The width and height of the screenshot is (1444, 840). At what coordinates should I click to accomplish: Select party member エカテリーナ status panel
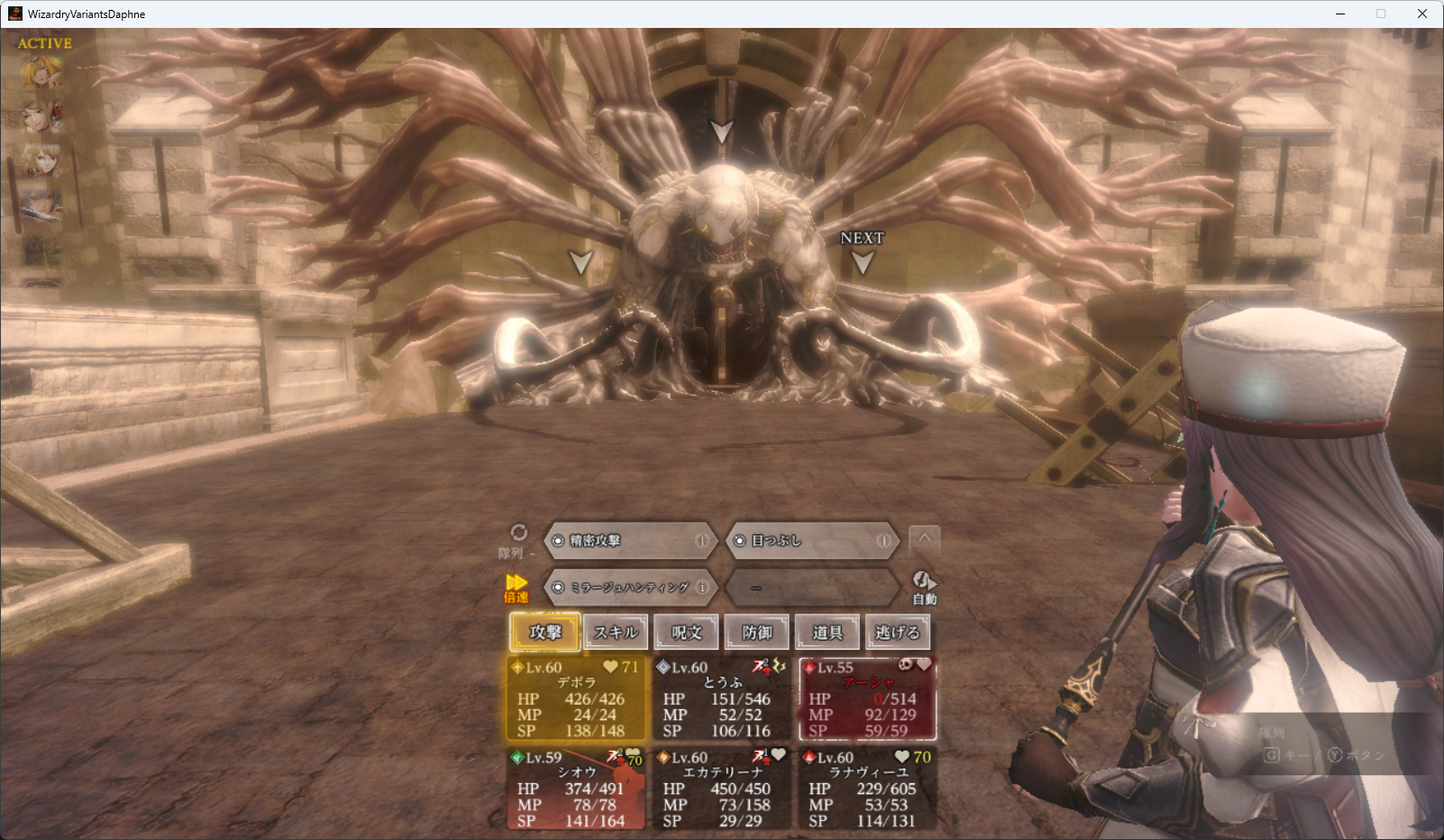tap(722, 789)
